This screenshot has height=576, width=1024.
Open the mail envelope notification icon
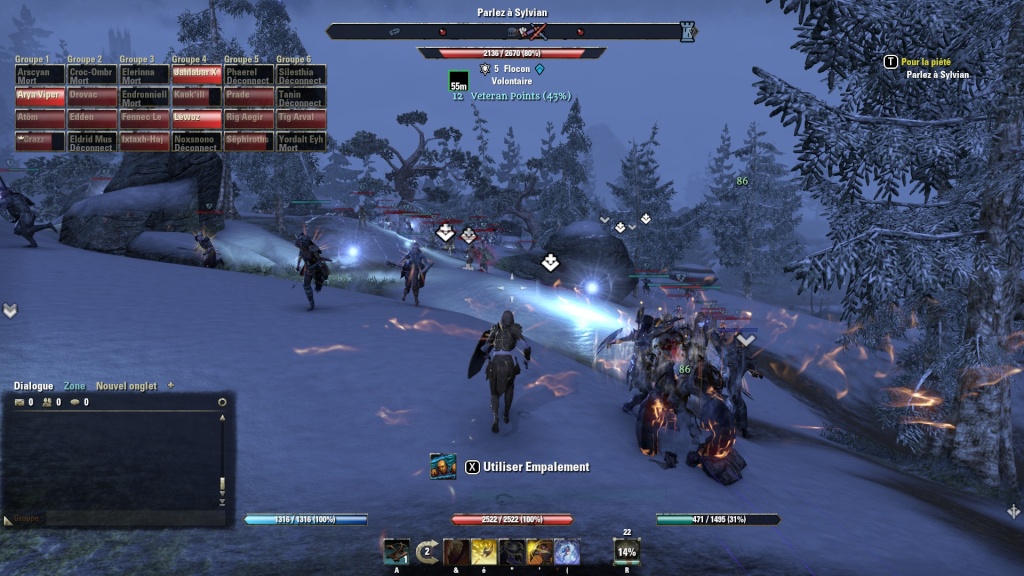pos(19,402)
